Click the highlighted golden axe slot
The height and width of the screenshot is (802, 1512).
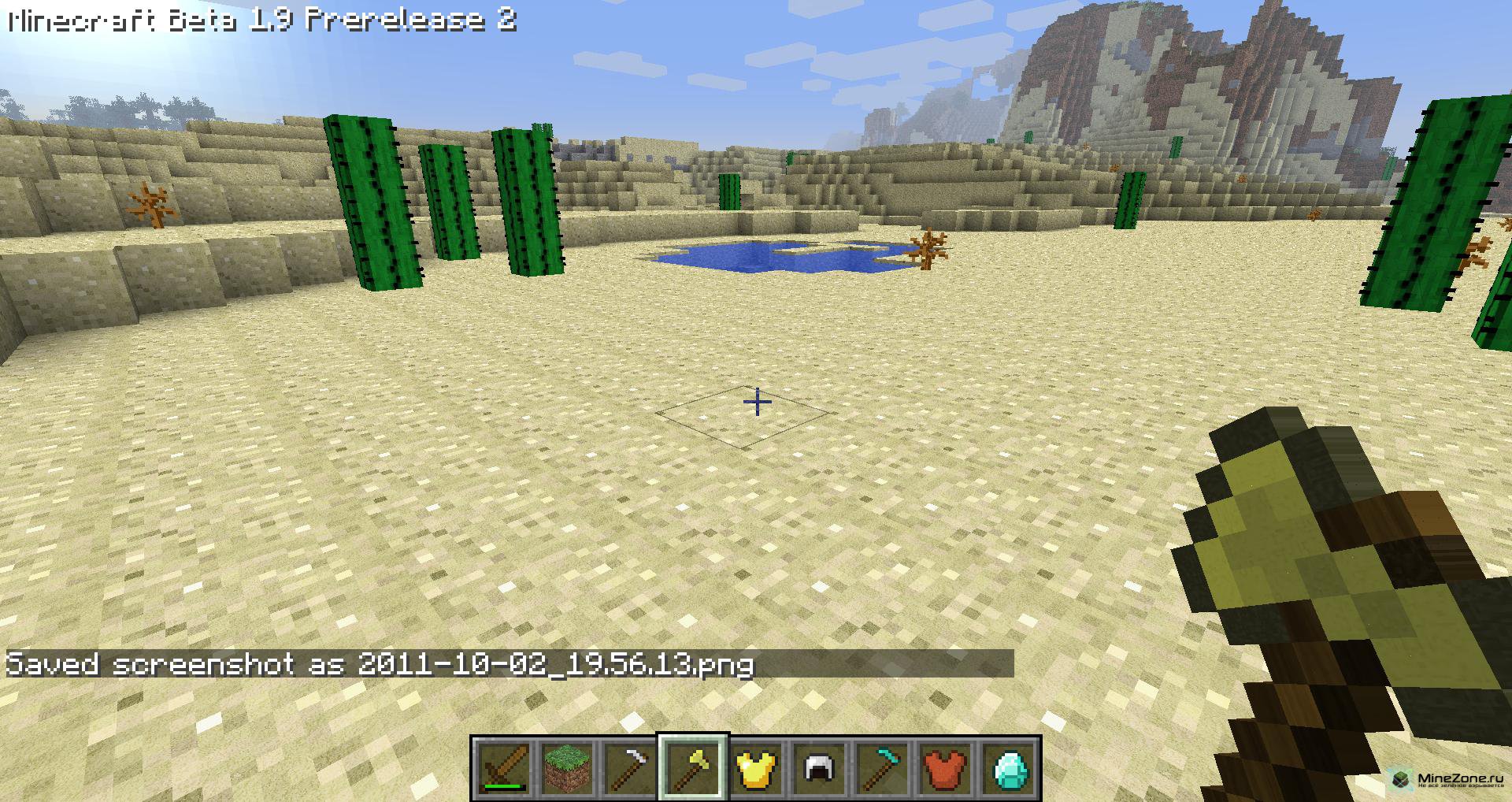point(693,767)
